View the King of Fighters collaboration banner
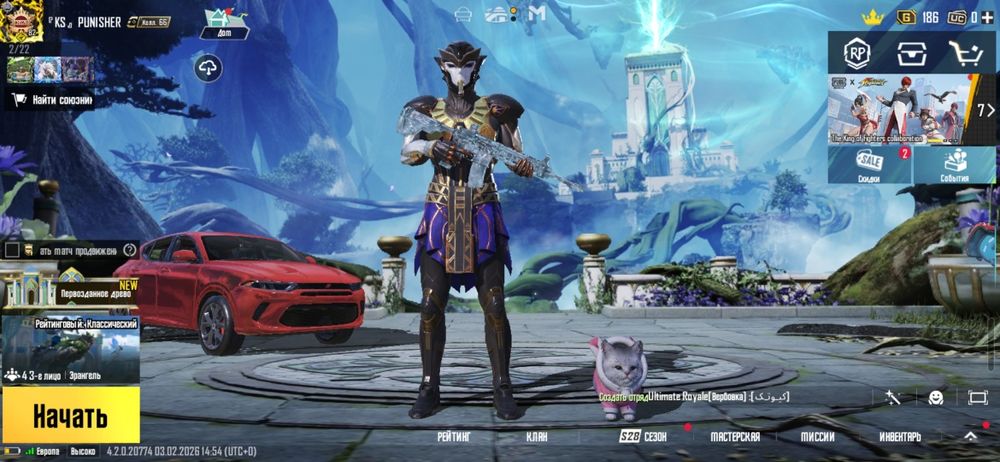Screen dimensions: 1000x462 click(900, 109)
